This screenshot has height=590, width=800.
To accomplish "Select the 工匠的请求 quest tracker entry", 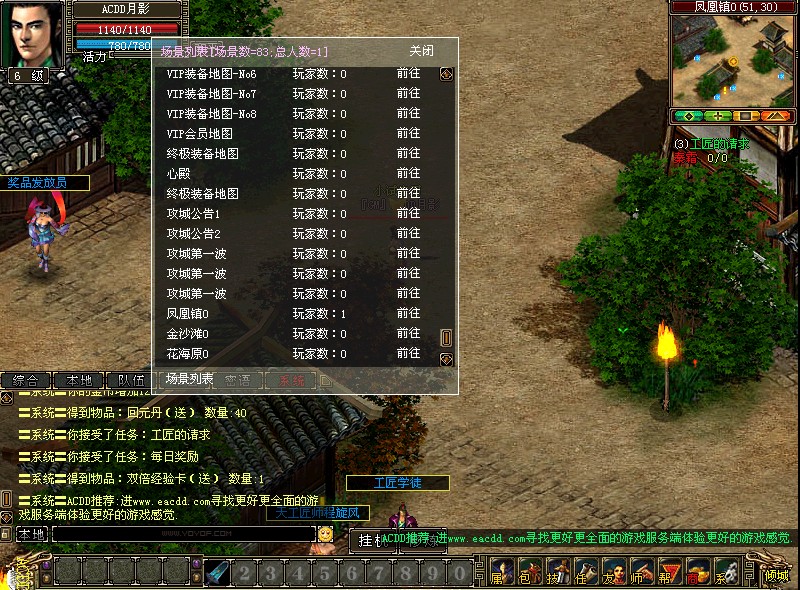I will [x=713, y=144].
